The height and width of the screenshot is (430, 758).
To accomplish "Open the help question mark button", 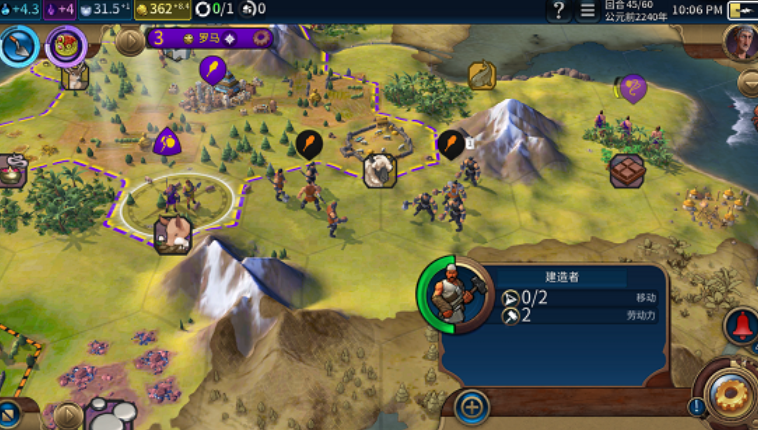I will pyautogui.click(x=558, y=10).
